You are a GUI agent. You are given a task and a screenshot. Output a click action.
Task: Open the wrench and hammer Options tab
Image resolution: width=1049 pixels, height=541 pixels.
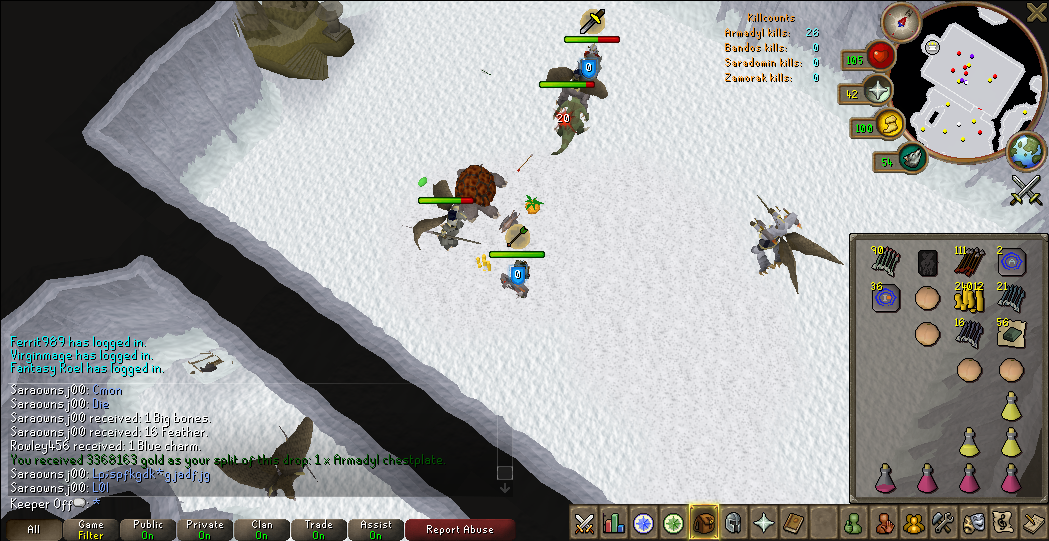tap(942, 522)
